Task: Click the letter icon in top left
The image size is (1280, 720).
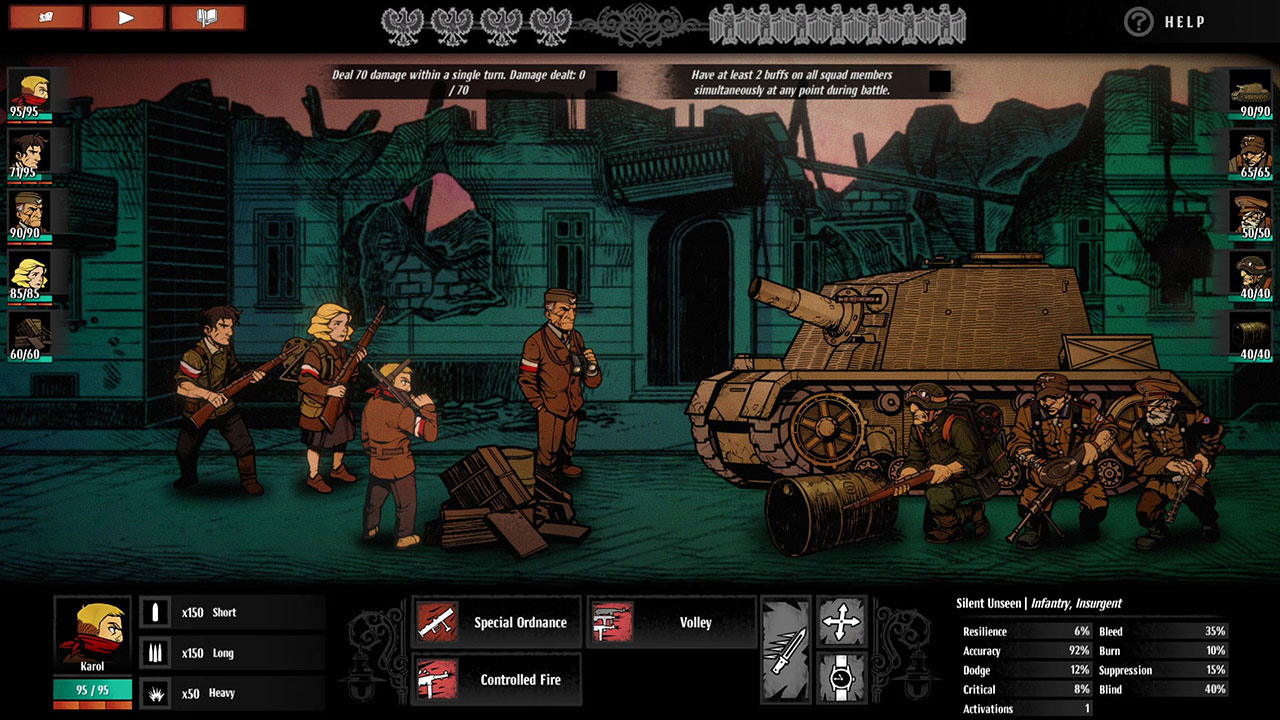Action: tap(46, 18)
